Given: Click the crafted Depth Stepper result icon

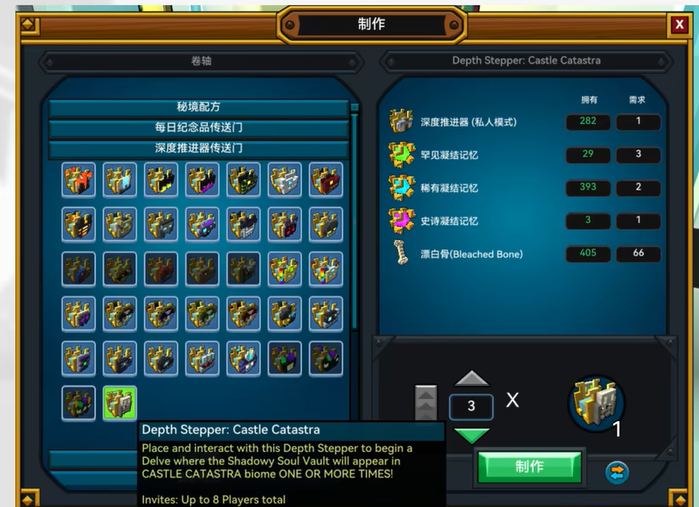Looking at the screenshot, I should point(597,402).
